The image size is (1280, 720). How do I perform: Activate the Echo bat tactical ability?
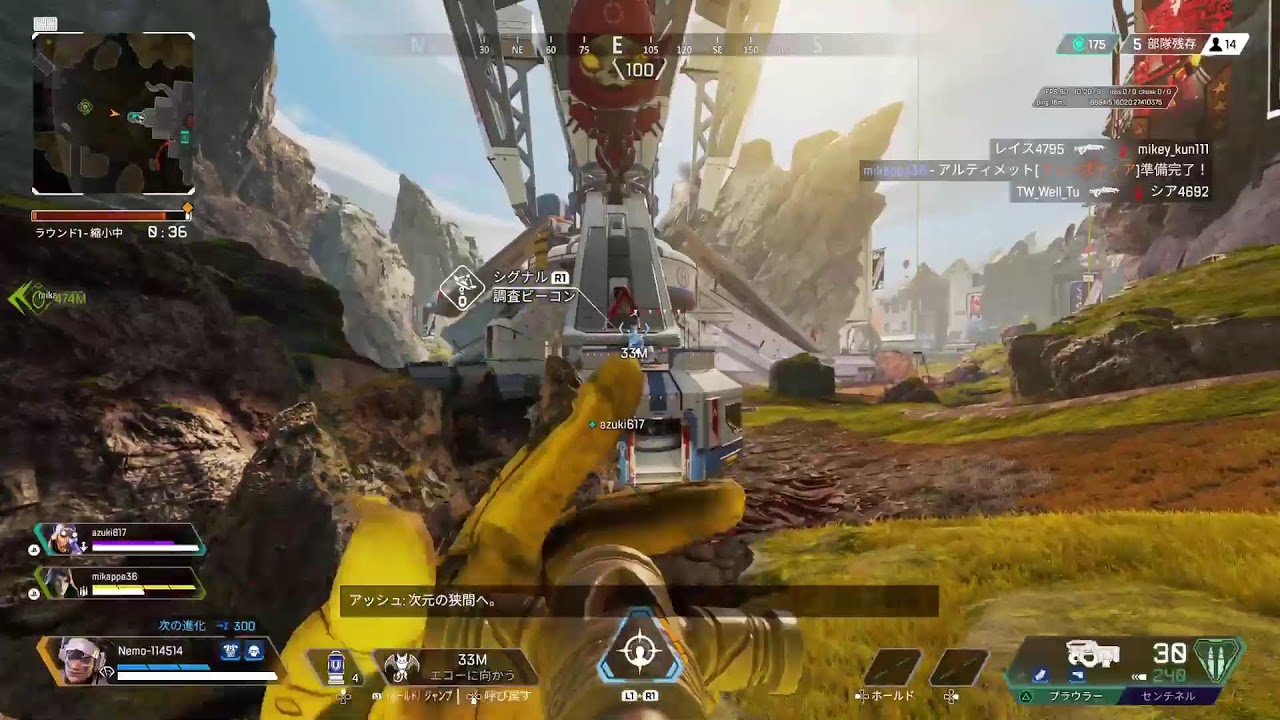pos(402,666)
